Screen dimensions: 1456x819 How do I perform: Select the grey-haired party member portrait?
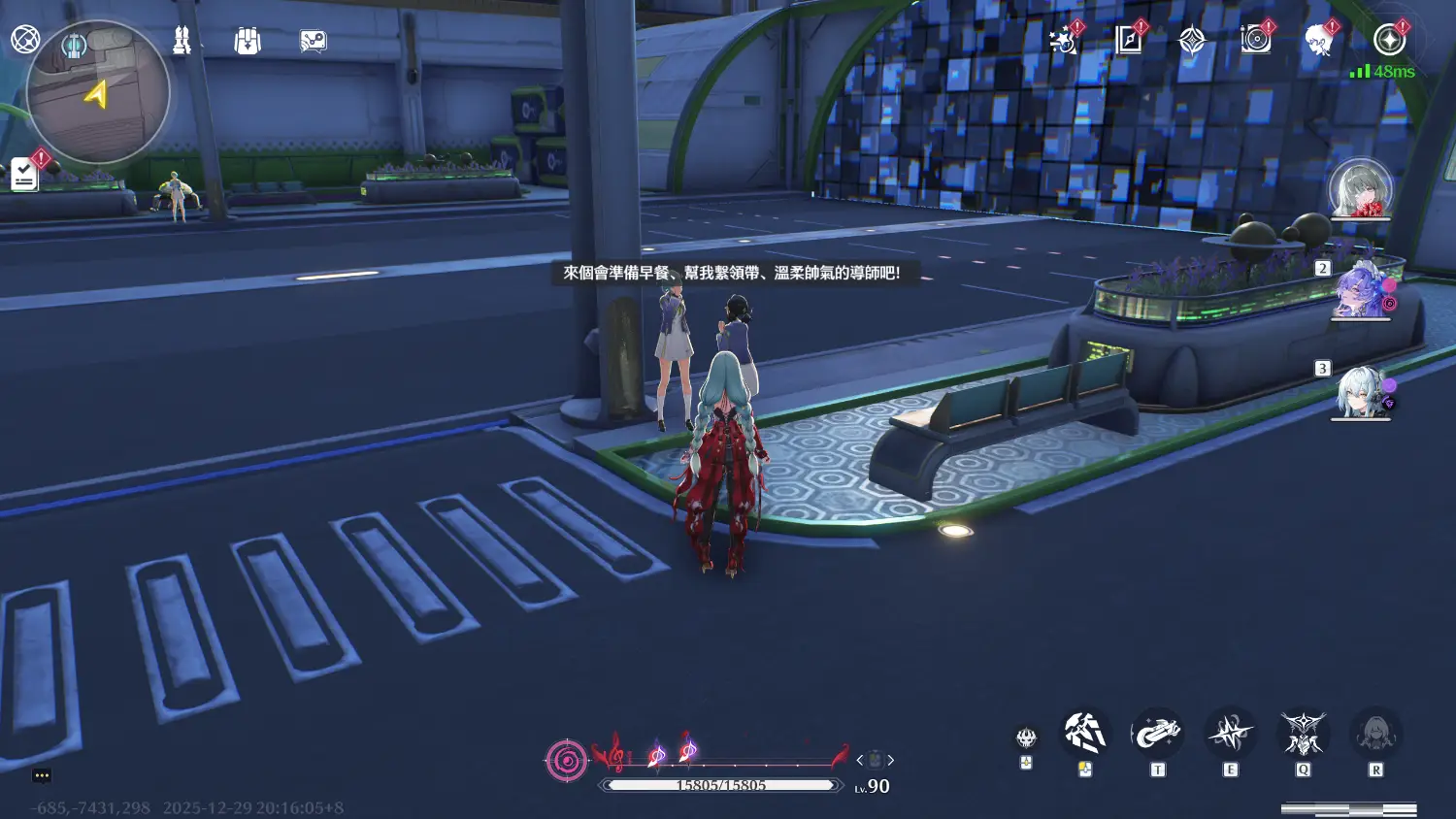point(1360,188)
